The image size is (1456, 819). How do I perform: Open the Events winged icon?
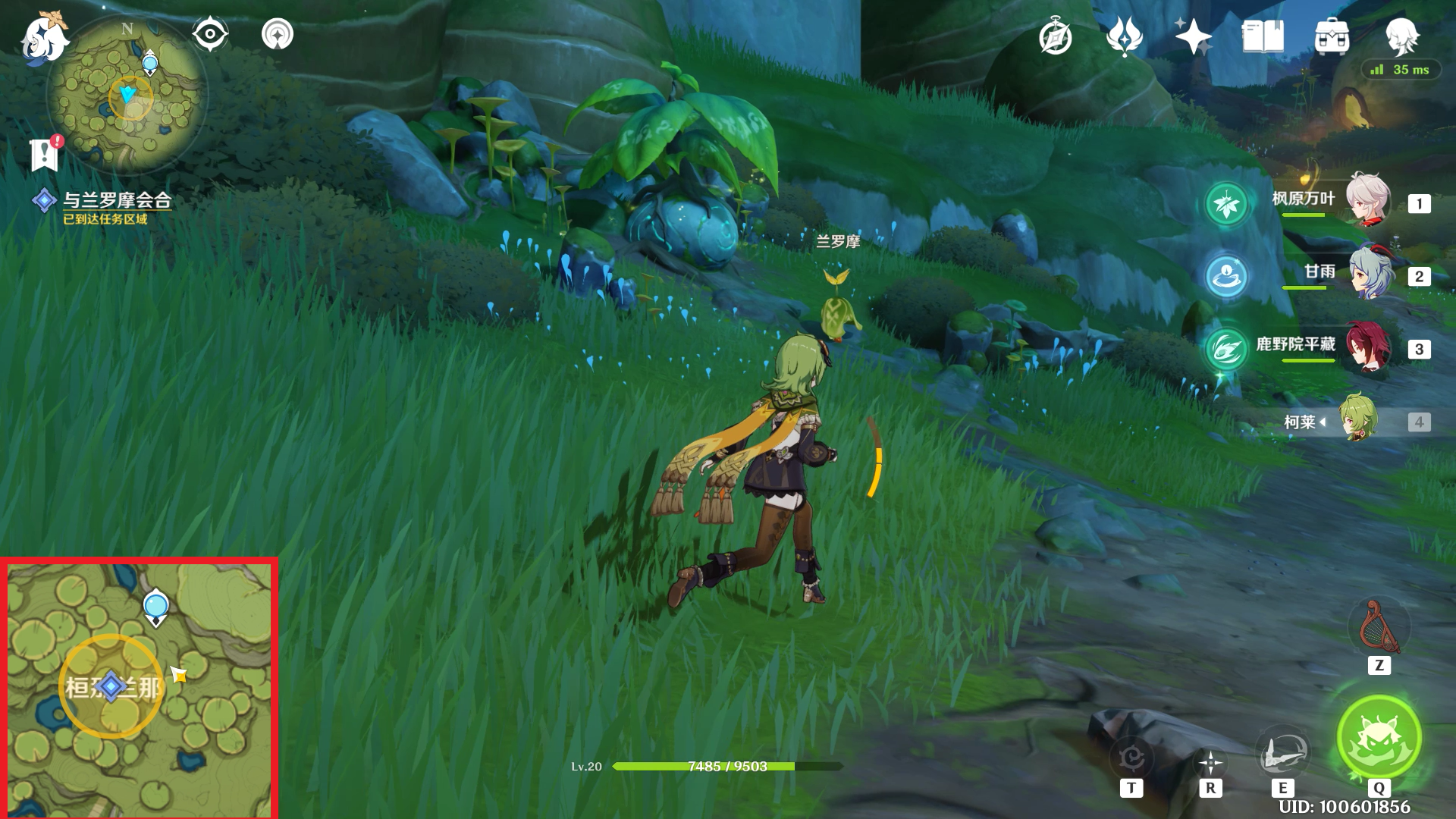[x=1124, y=36]
